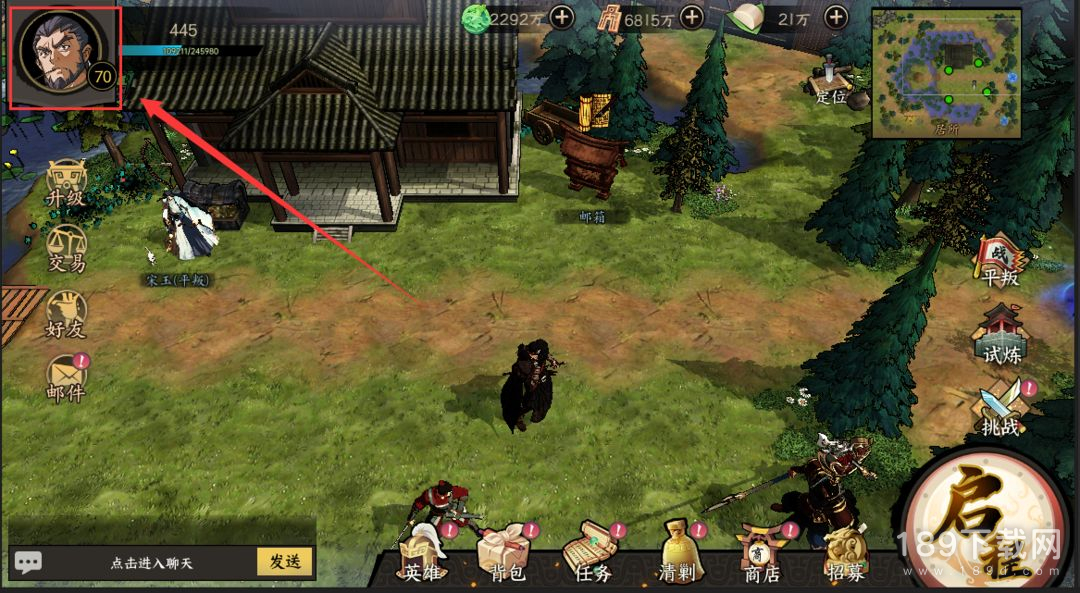Tap the 定位 locate button

pyautogui.click(x=830, y=80)
